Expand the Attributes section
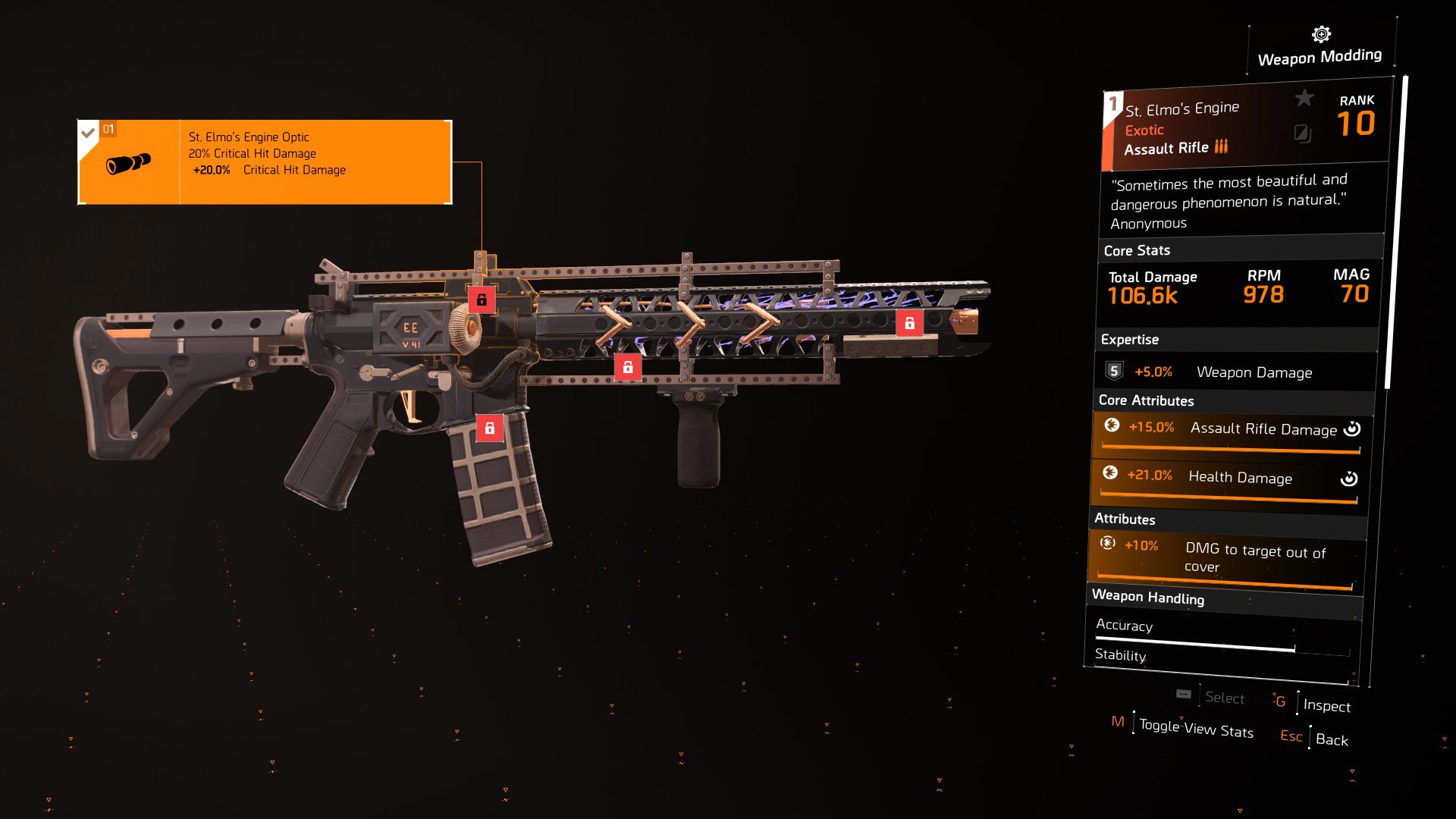The height and width of the screenshot is (819, 1456). coord(1125,519)
